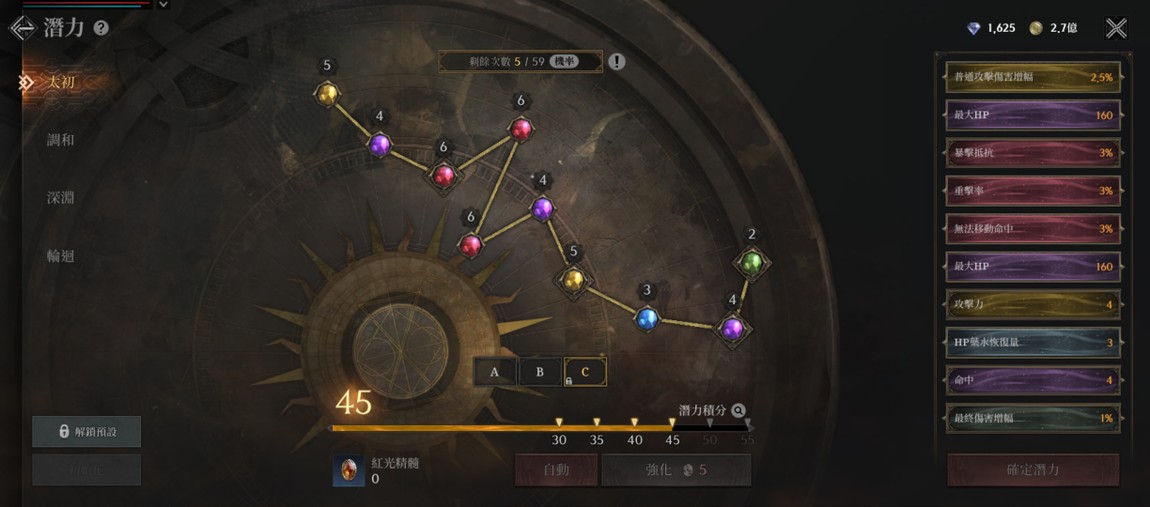Select the 太初 category
Viewport: 1150px width, 507px height.
click(60, 82)
